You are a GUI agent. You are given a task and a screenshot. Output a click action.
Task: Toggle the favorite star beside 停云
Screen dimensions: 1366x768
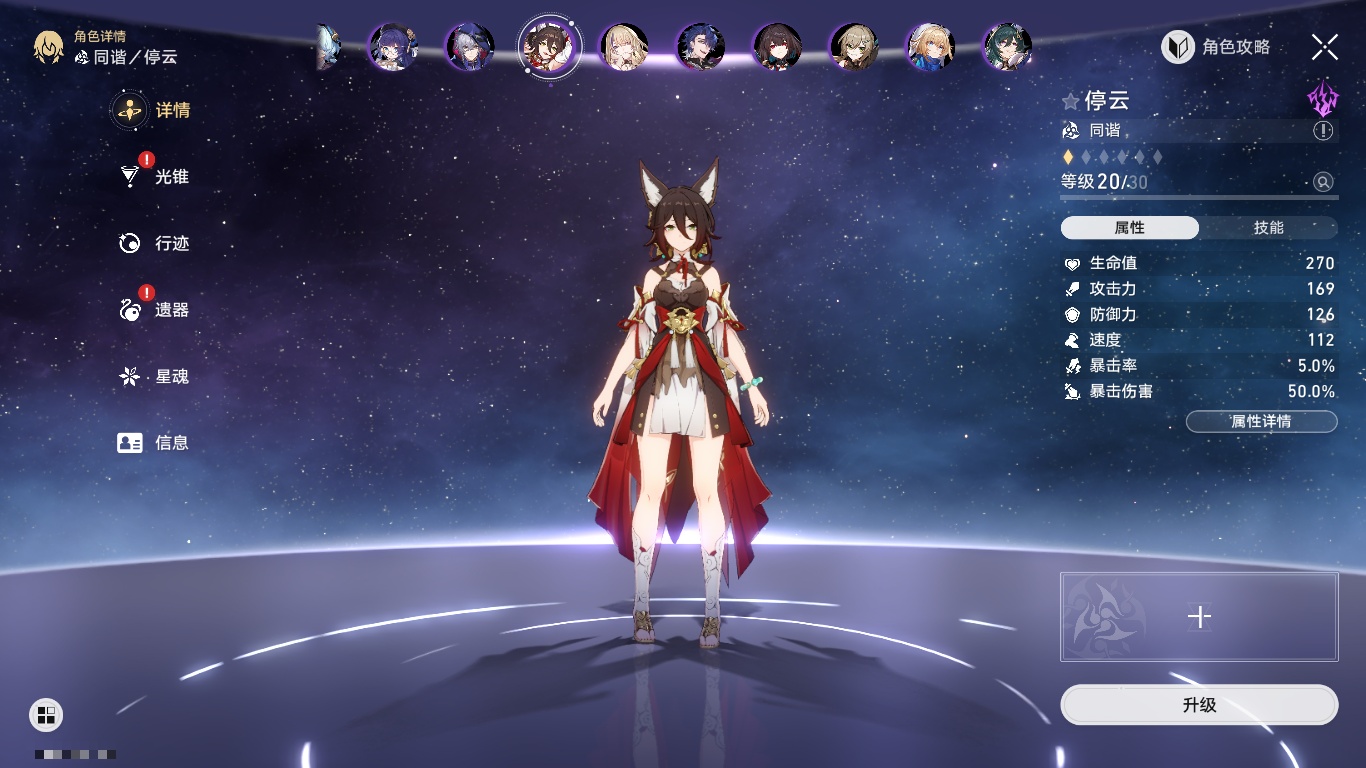1071,101
